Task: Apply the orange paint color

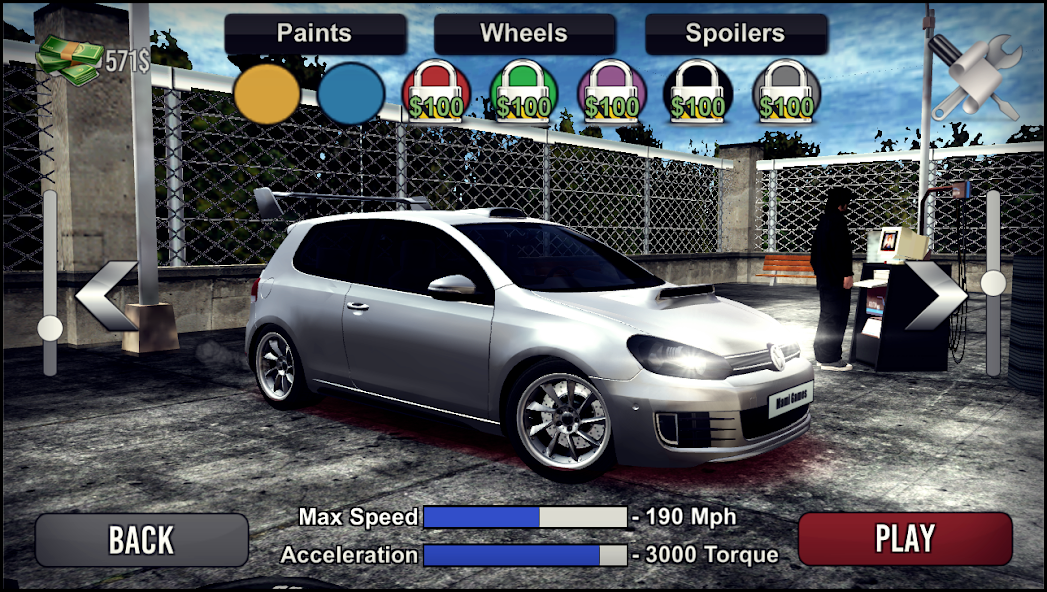Action: coord(267,94)
